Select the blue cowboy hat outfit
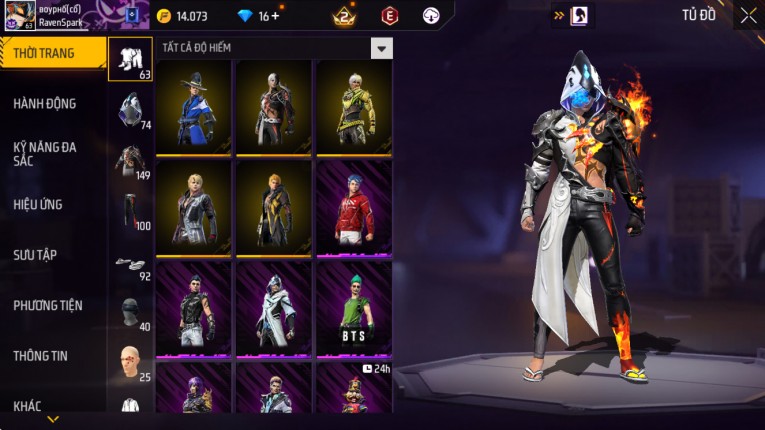 pos(192,106)
